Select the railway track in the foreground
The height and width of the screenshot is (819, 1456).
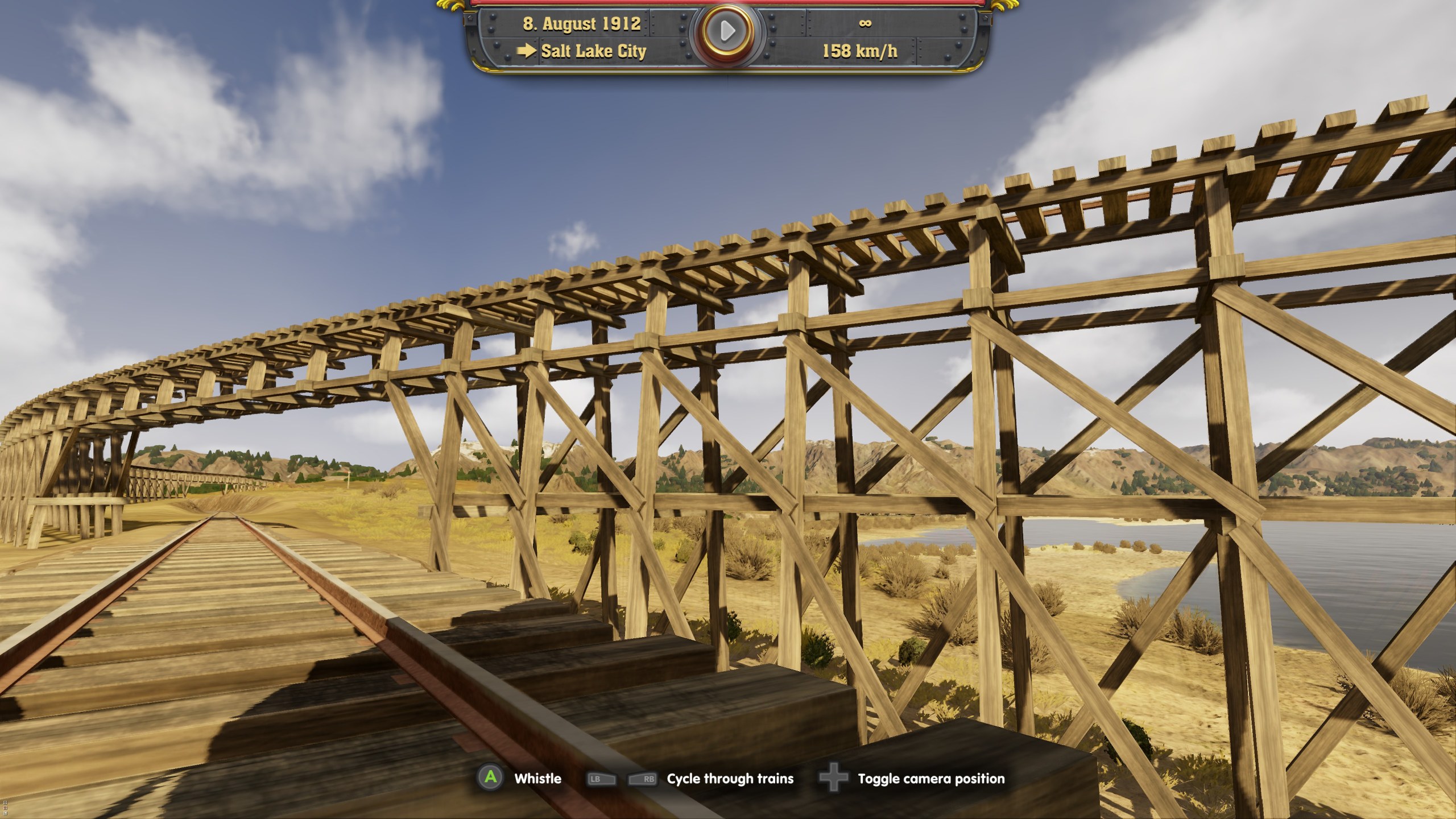[227, 626]
